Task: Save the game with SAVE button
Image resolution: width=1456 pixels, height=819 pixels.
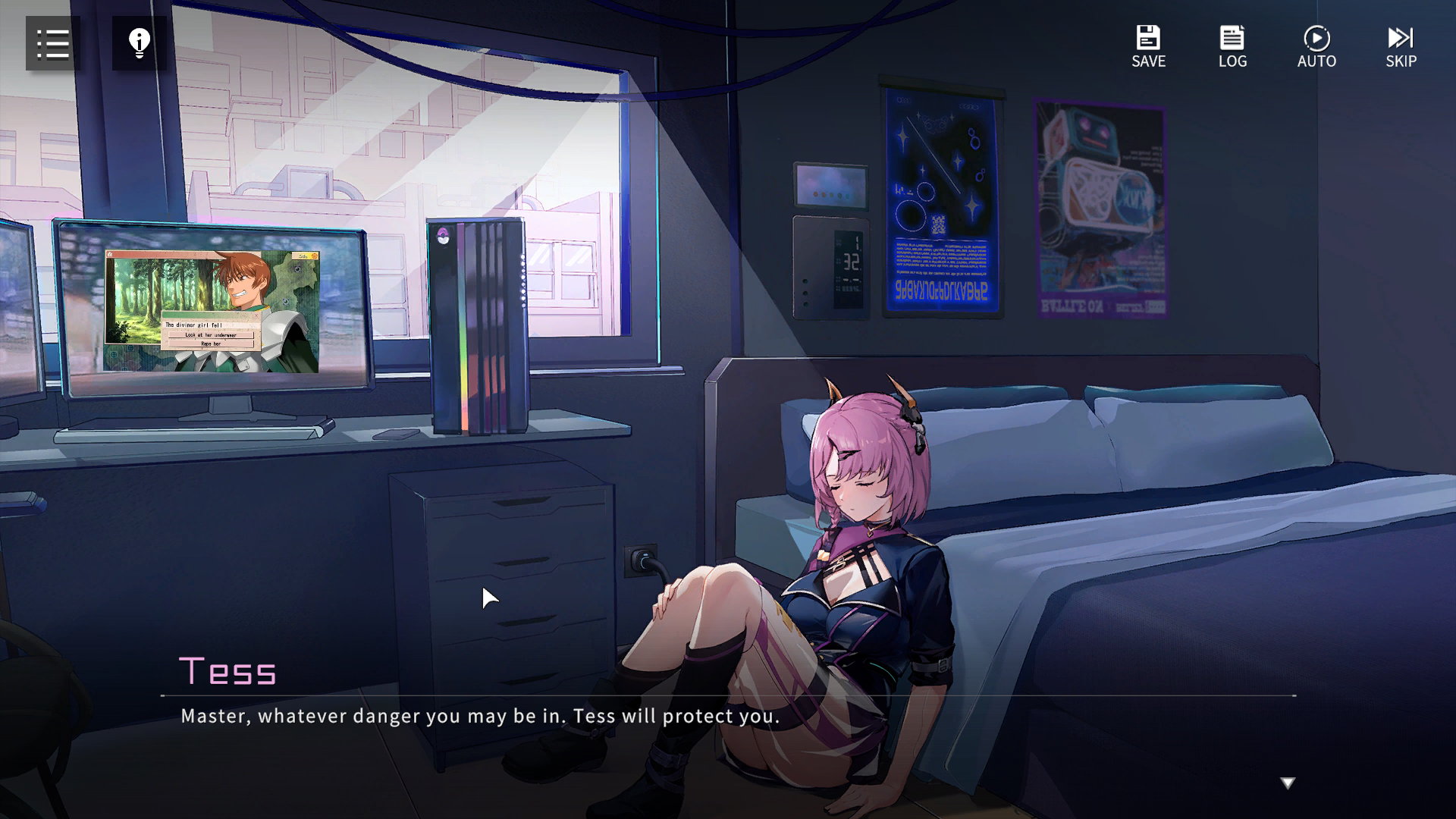Action: (1148, 46)
